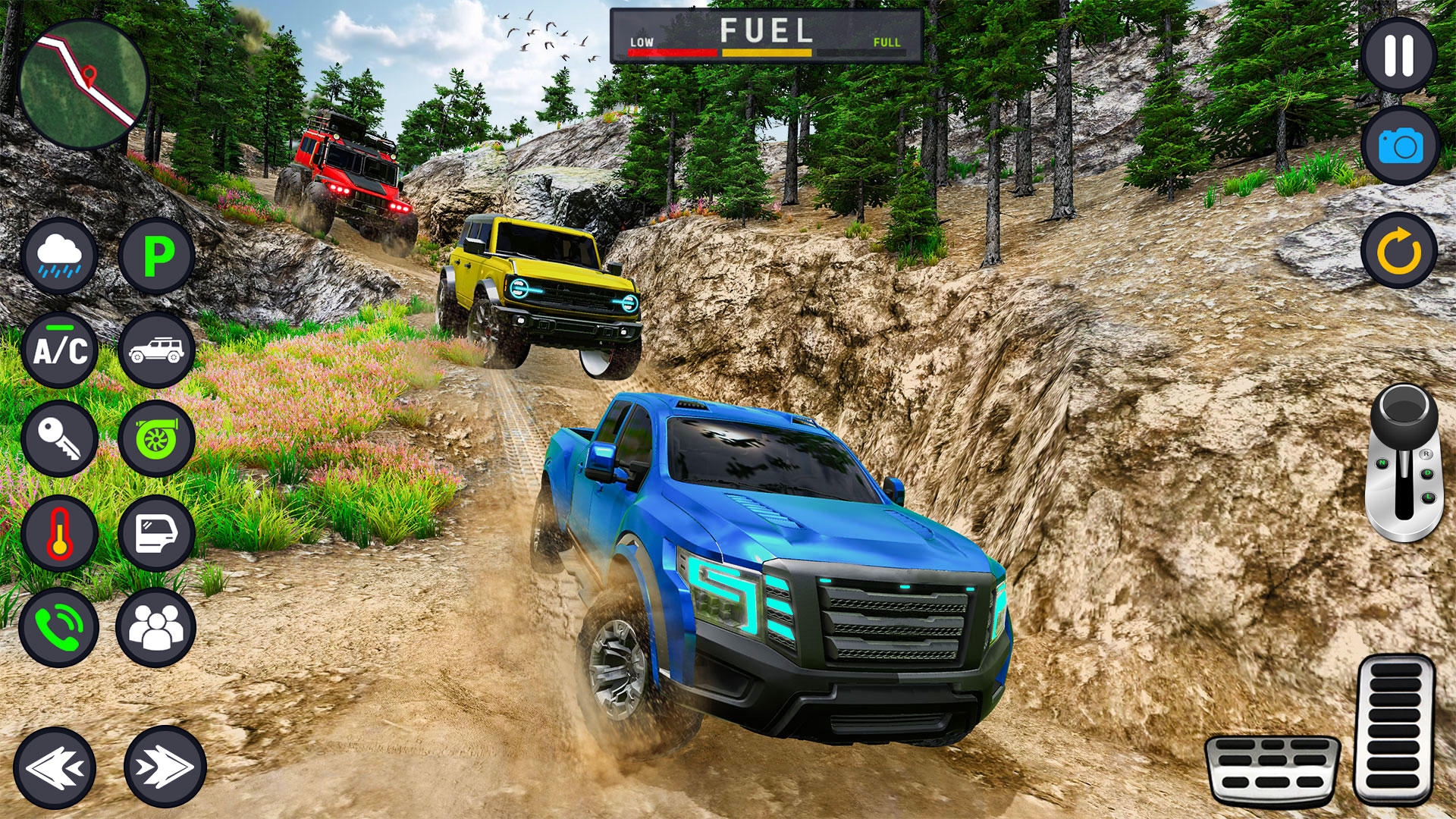1456x819 pixels.
Task: Tap the yellow reset arrow button
Action: pos(1398,251)
